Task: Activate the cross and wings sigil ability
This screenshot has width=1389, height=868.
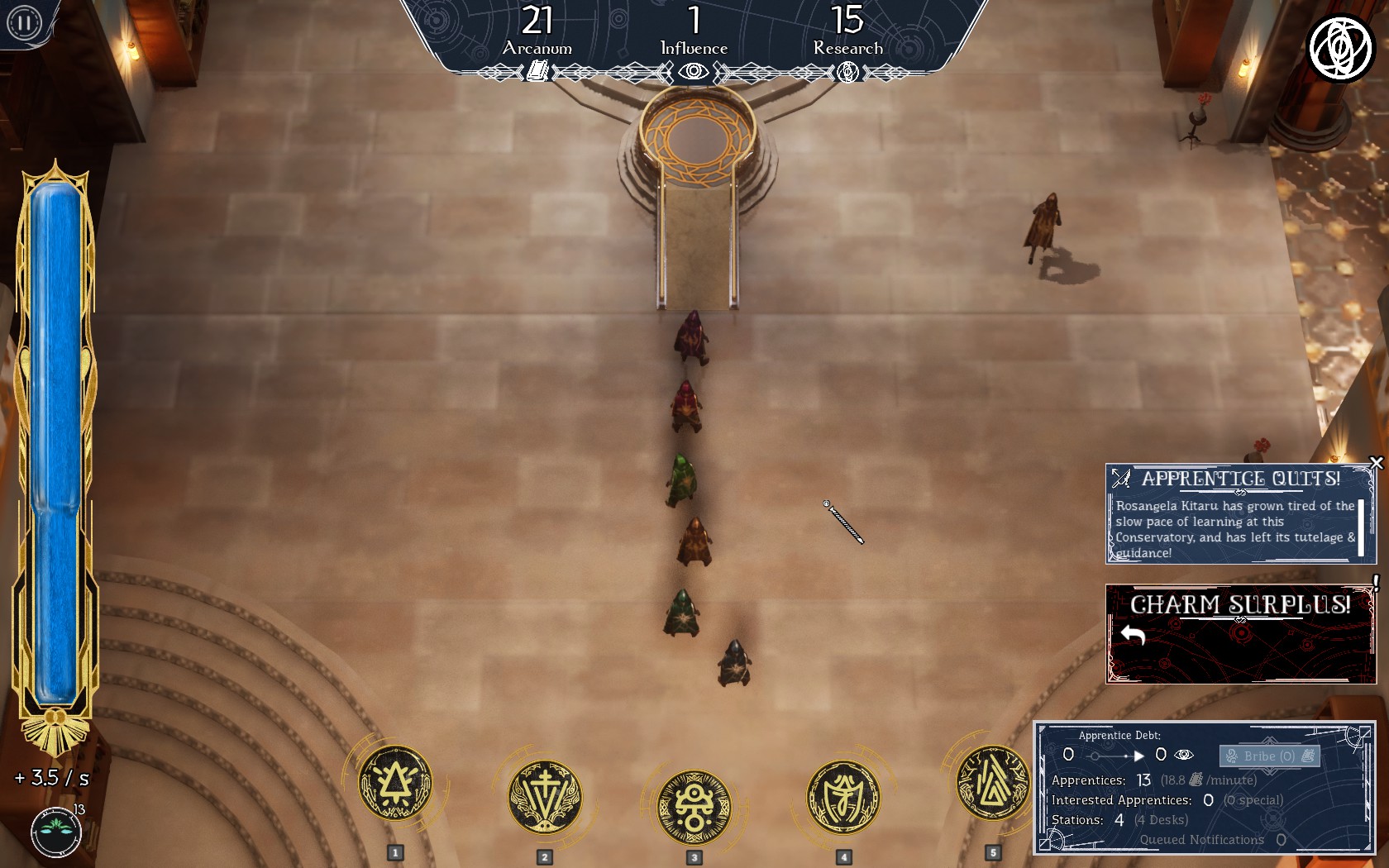Action: click(544, 797)
